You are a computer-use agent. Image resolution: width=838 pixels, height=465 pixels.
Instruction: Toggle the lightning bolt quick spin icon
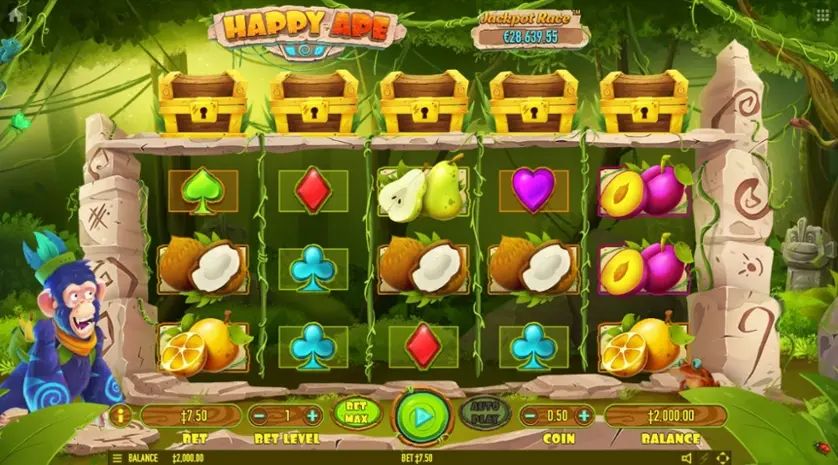704,458
